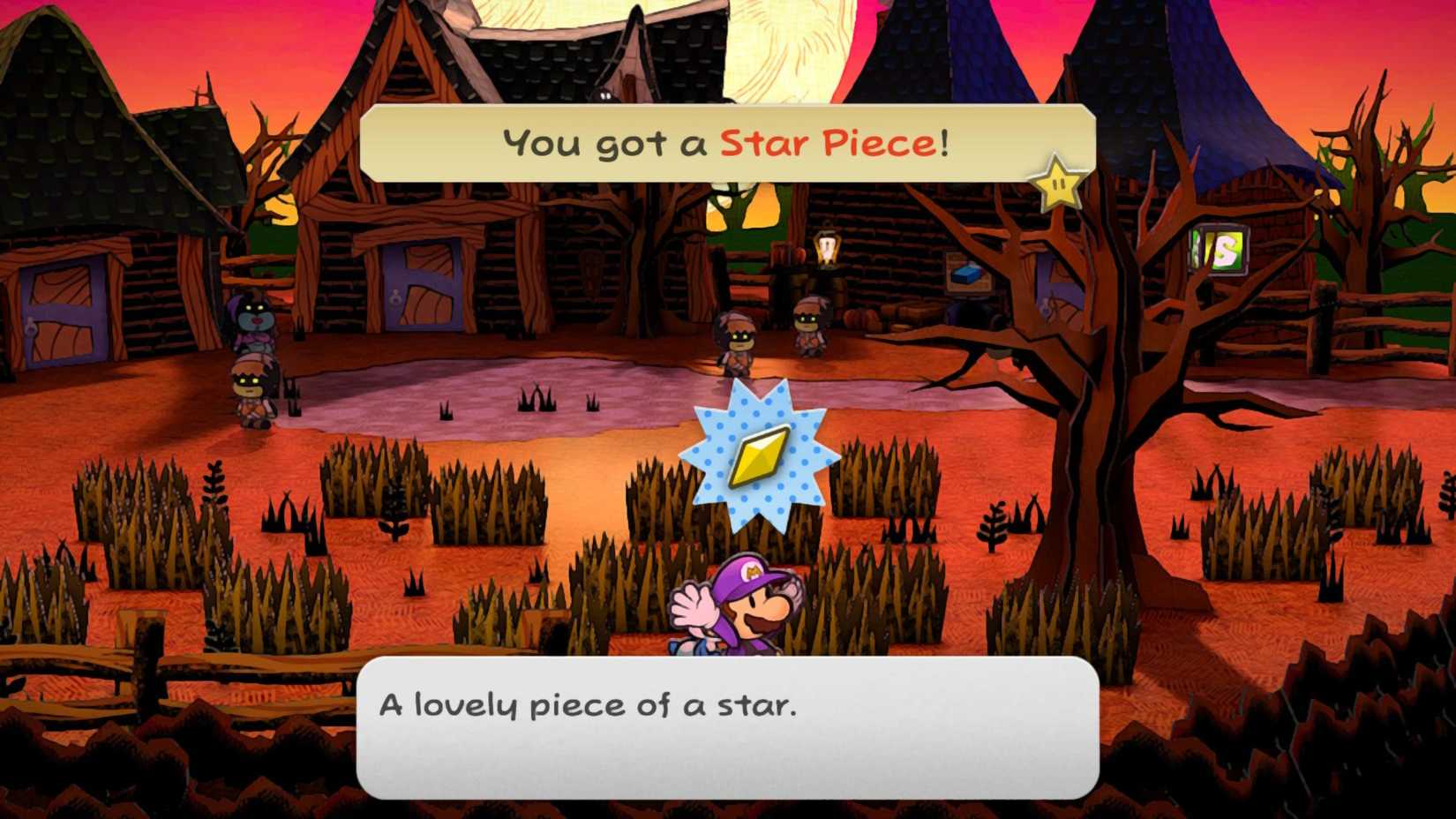
Task: Select the owl figure on the roof peak
Action: coord(605,93)
